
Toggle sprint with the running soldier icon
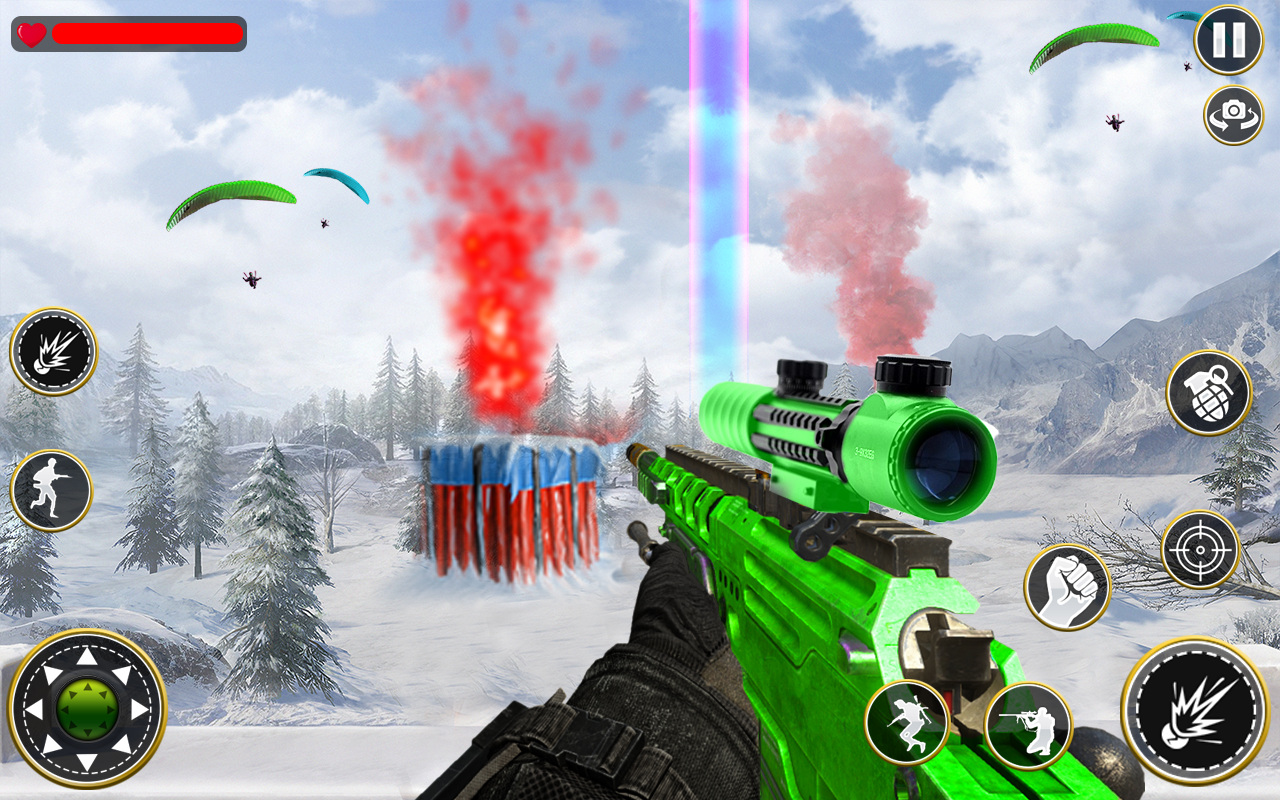coord(52,488)
